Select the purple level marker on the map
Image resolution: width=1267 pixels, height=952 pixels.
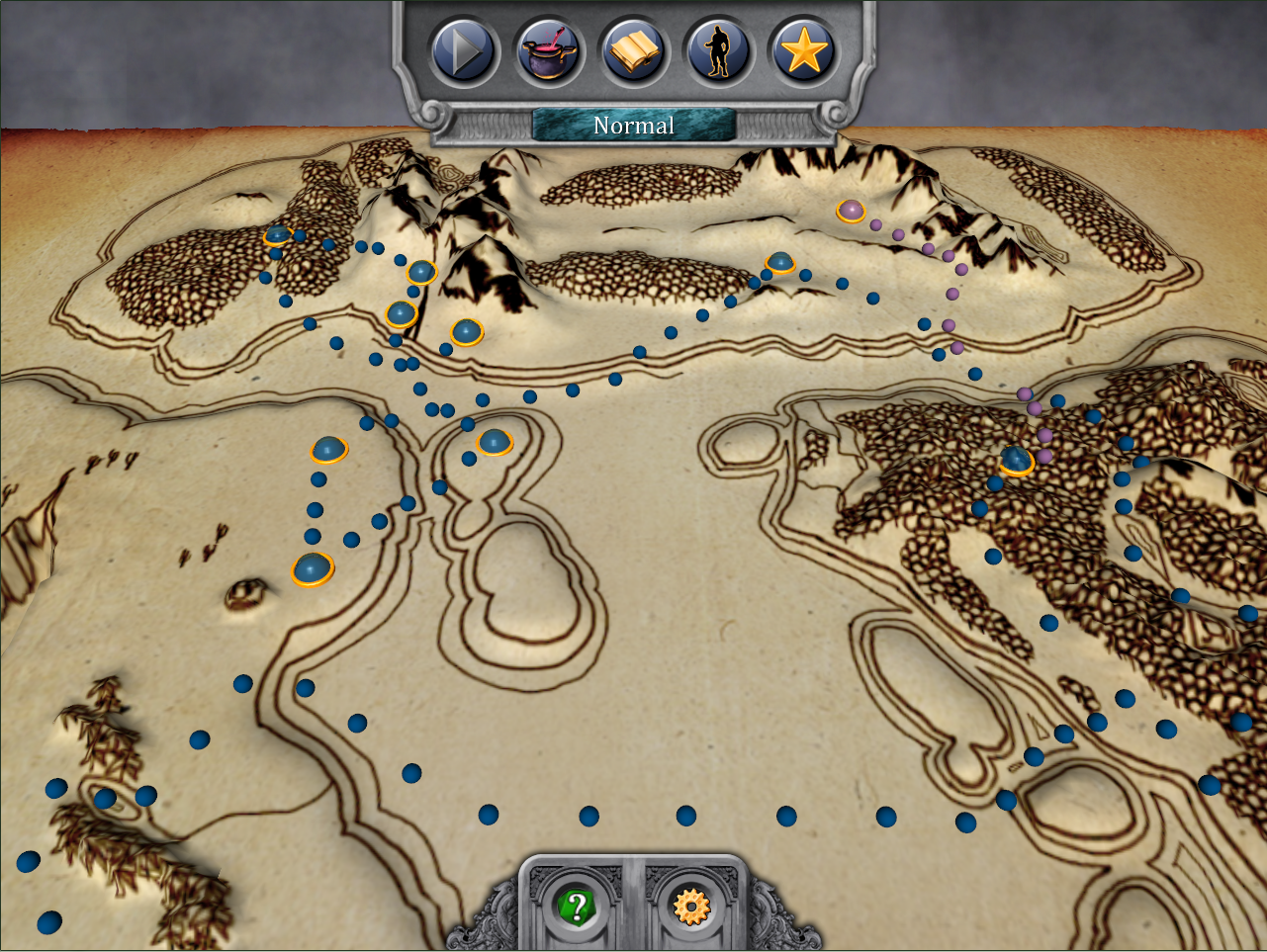851,211
